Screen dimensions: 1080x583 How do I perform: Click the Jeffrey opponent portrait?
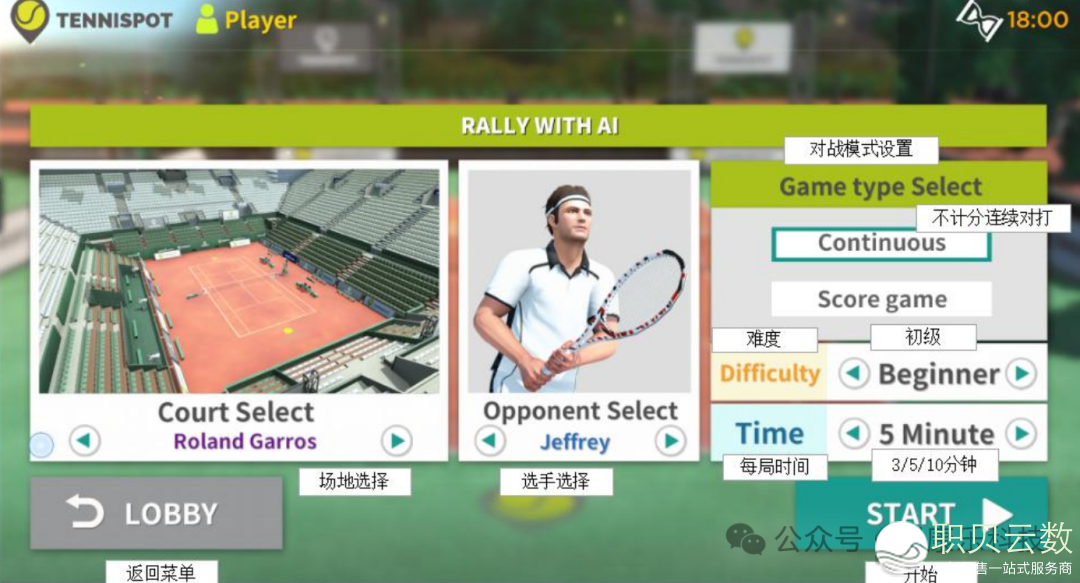579,281
